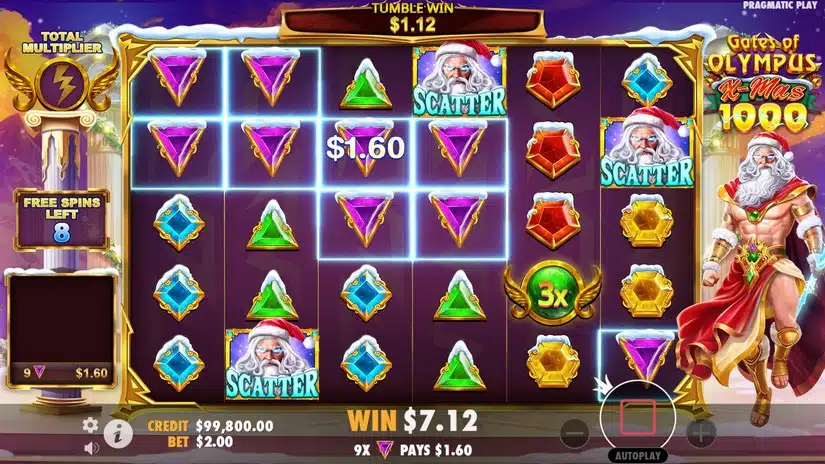The image size is (825, 464).
Task: Click the round stop spin button
Action: point(638,415)
